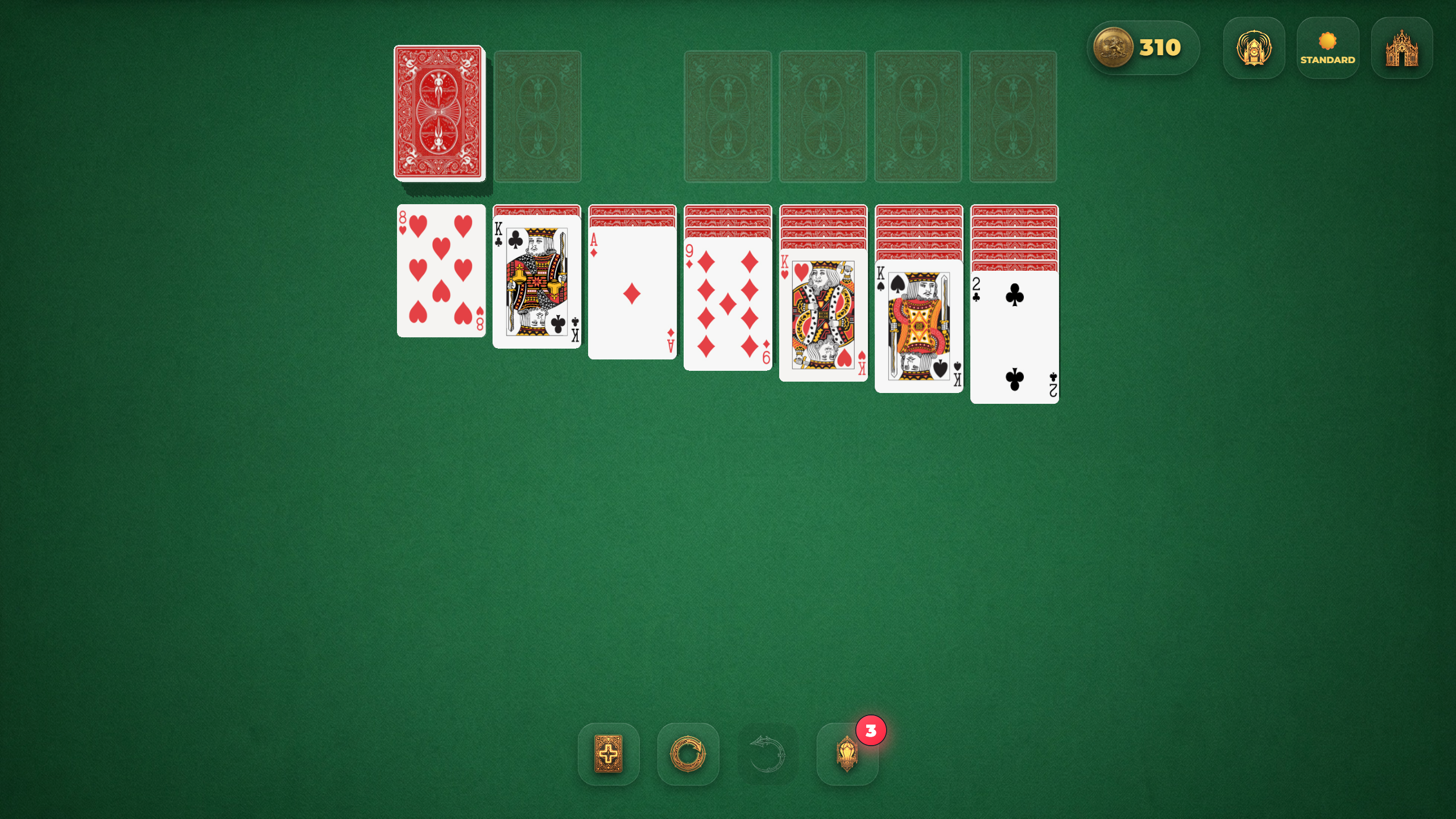This screenshot has width=1456, height=819.
Task: Open the menu via the cathedral gate icon
Action: 1401,48
